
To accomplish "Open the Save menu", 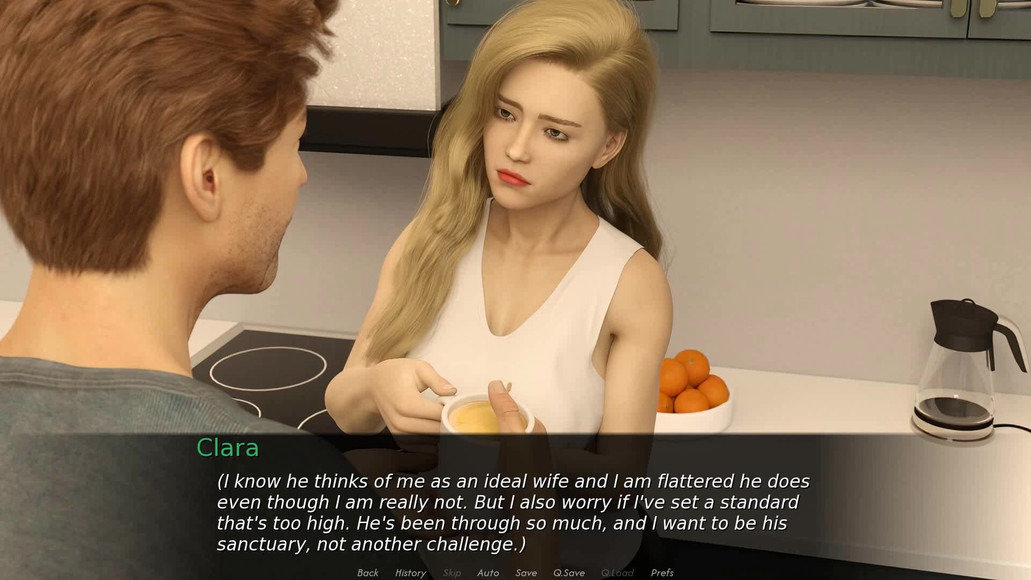I will pos(526,573).
